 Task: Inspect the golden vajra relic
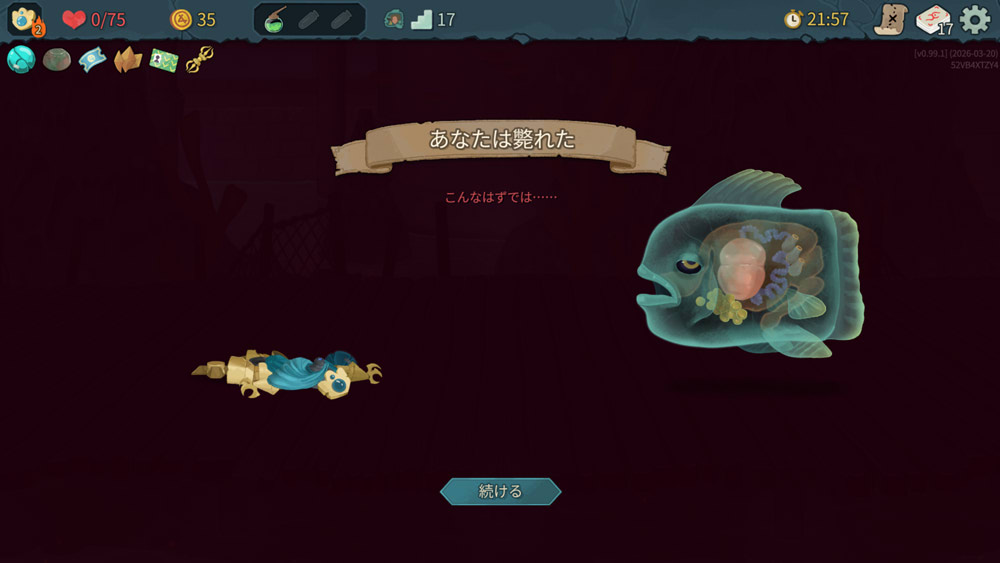[199, 60]
